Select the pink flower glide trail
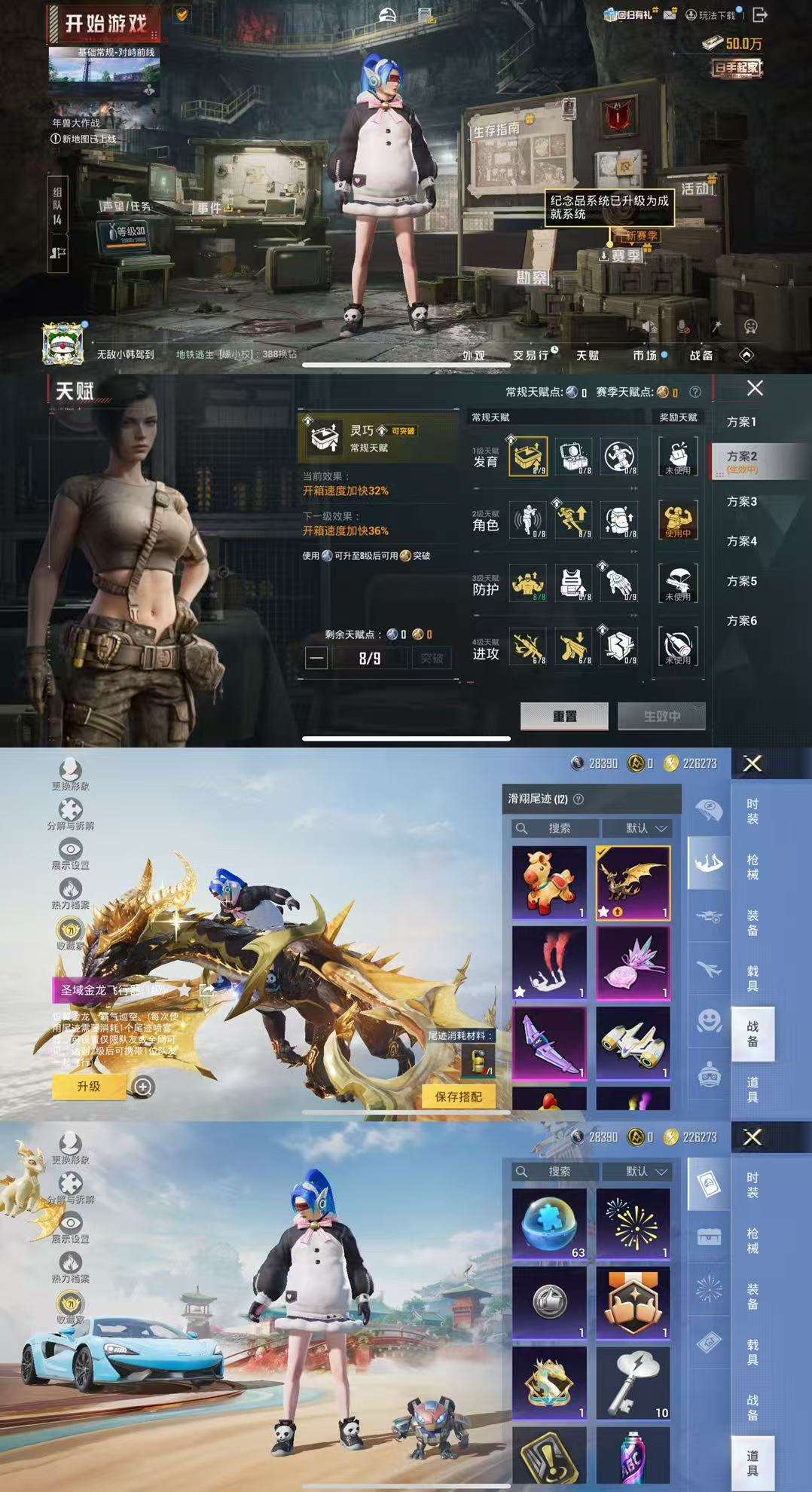The width and height of the screenshot is (812, 1492). click(x=633, y=963)
